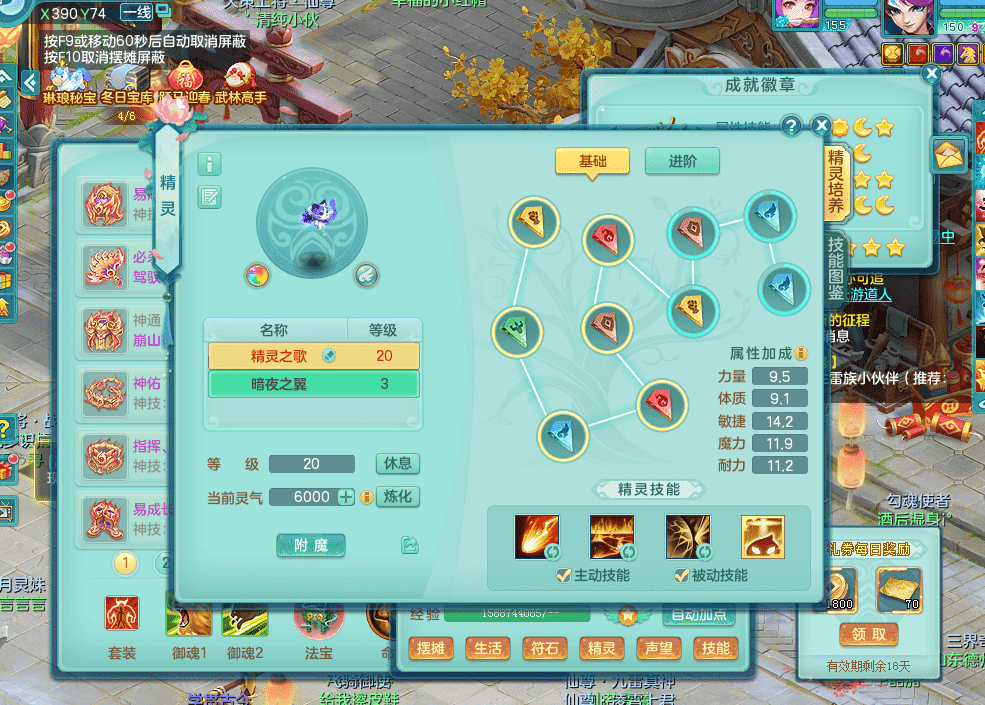
Task: Select the fireball spirit skill icon
Action: pos(536,537)
